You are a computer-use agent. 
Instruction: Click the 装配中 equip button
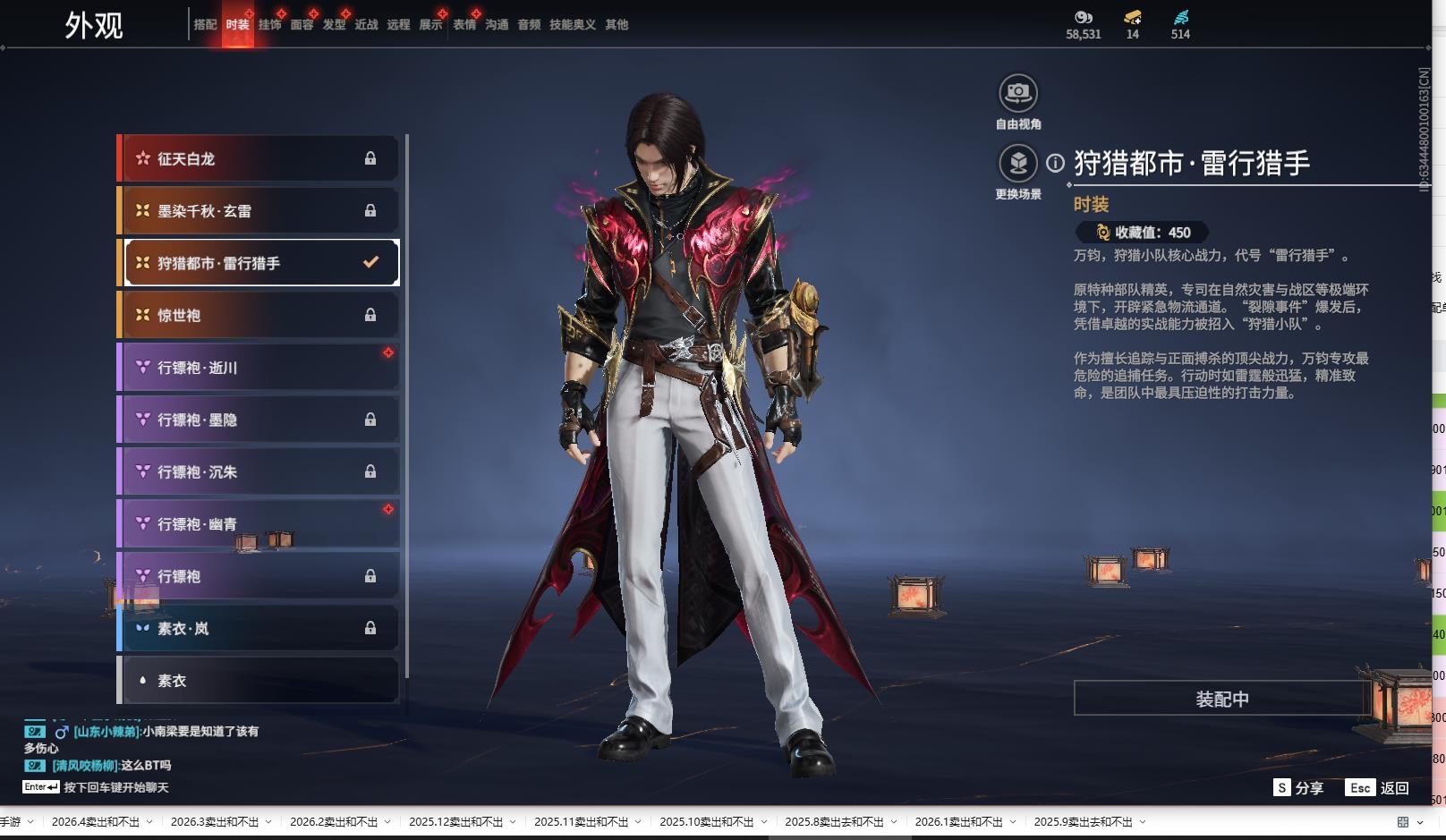point(1221,699)
